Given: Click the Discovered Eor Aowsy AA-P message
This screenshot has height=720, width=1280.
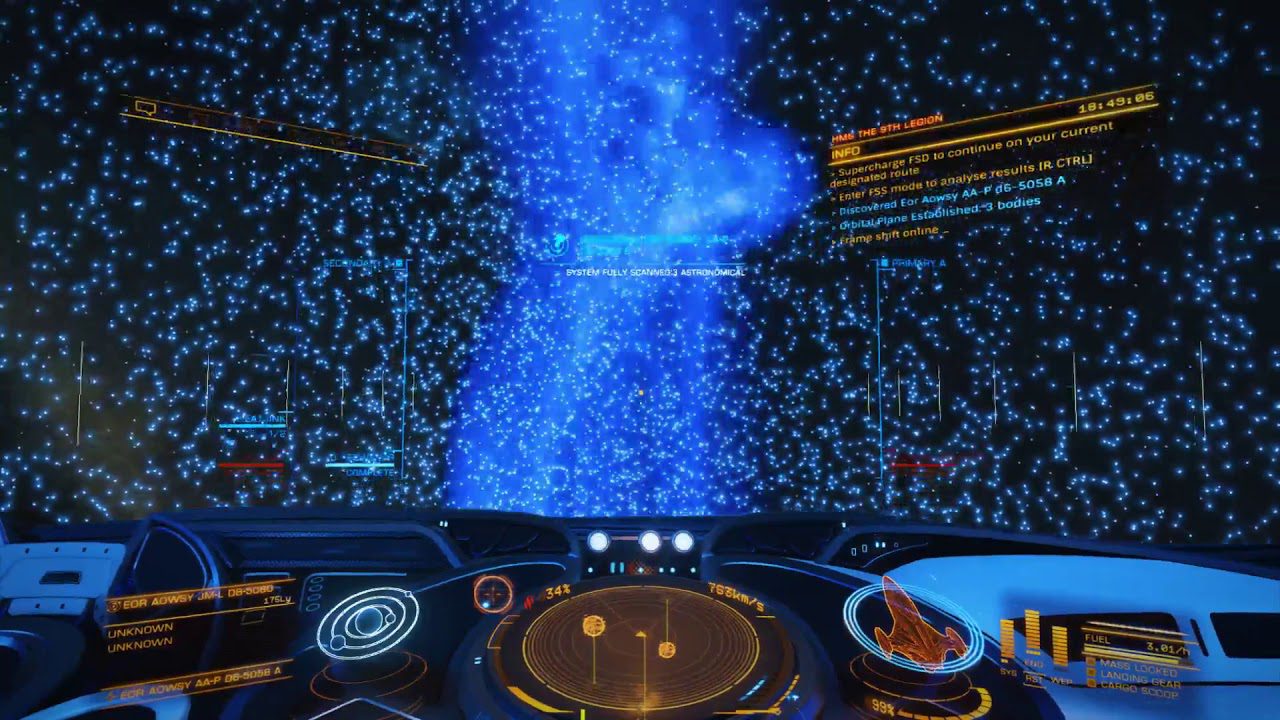Looking at the screenshot, I should click(x=950, y=196).
